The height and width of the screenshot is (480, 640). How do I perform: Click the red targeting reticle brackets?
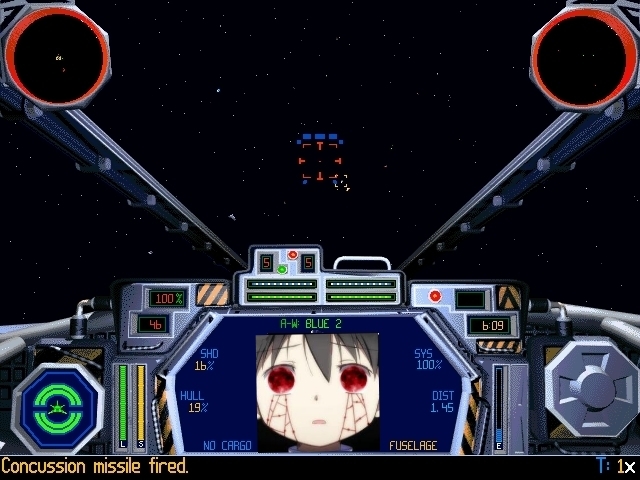pyautogui.click(x=320, y=161)
